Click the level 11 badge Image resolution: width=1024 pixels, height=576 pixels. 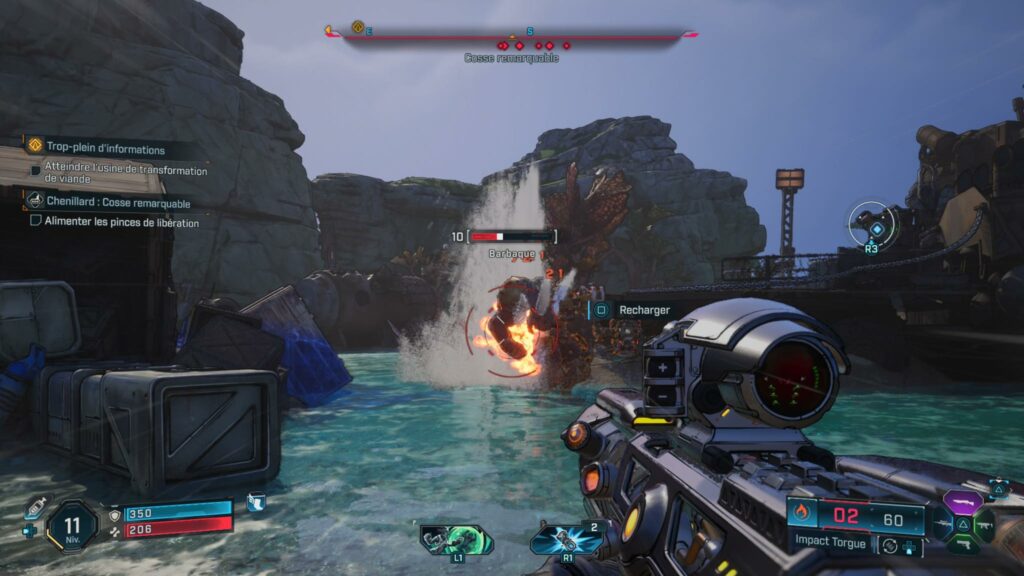click(72, 525)
